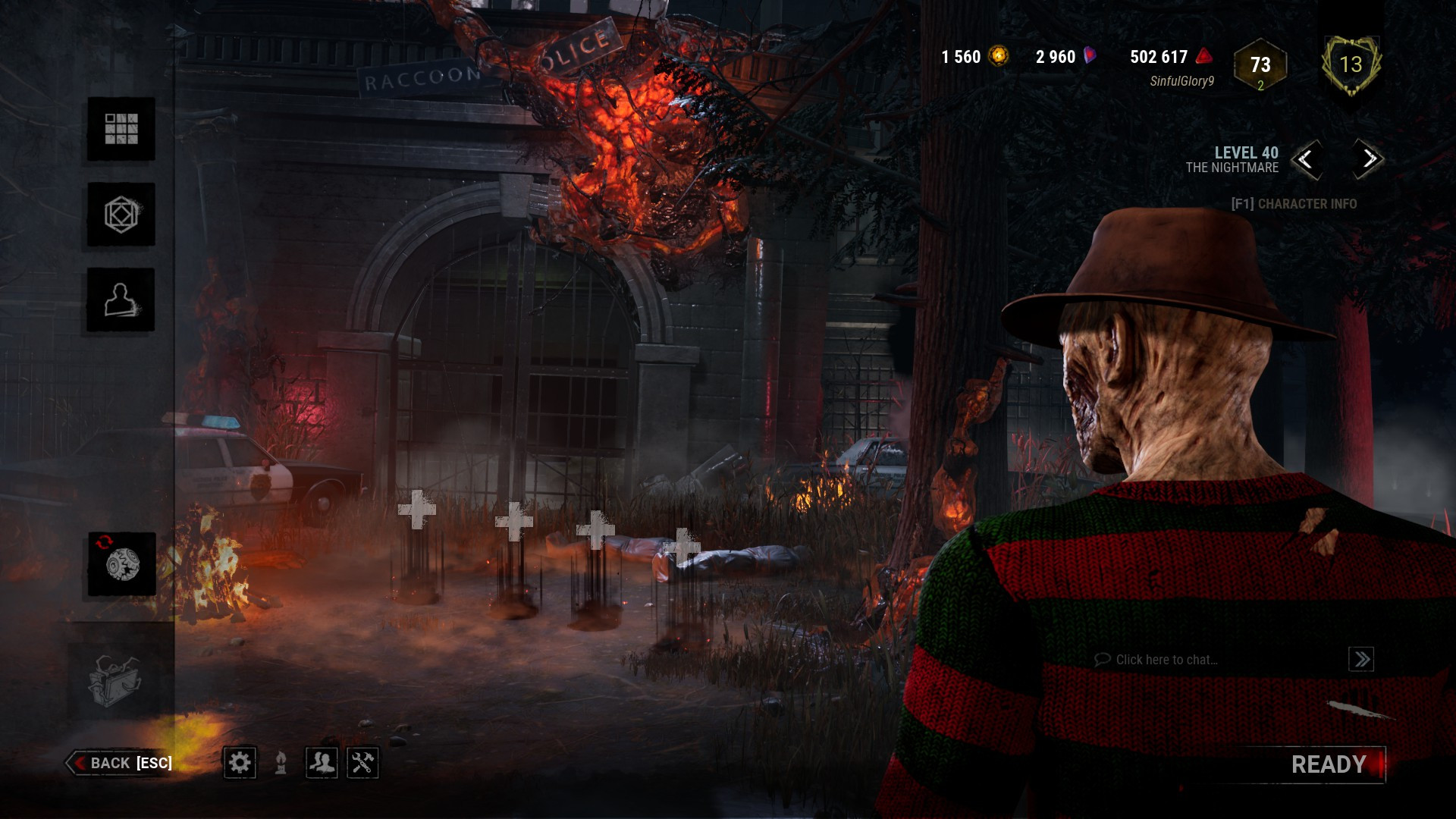Image resolution: width=1456 pixels, height=819 pixels.
Task: Click the support tools wrench-and-hammer icon
Action: pyautogui.click(x=362, y=764)
